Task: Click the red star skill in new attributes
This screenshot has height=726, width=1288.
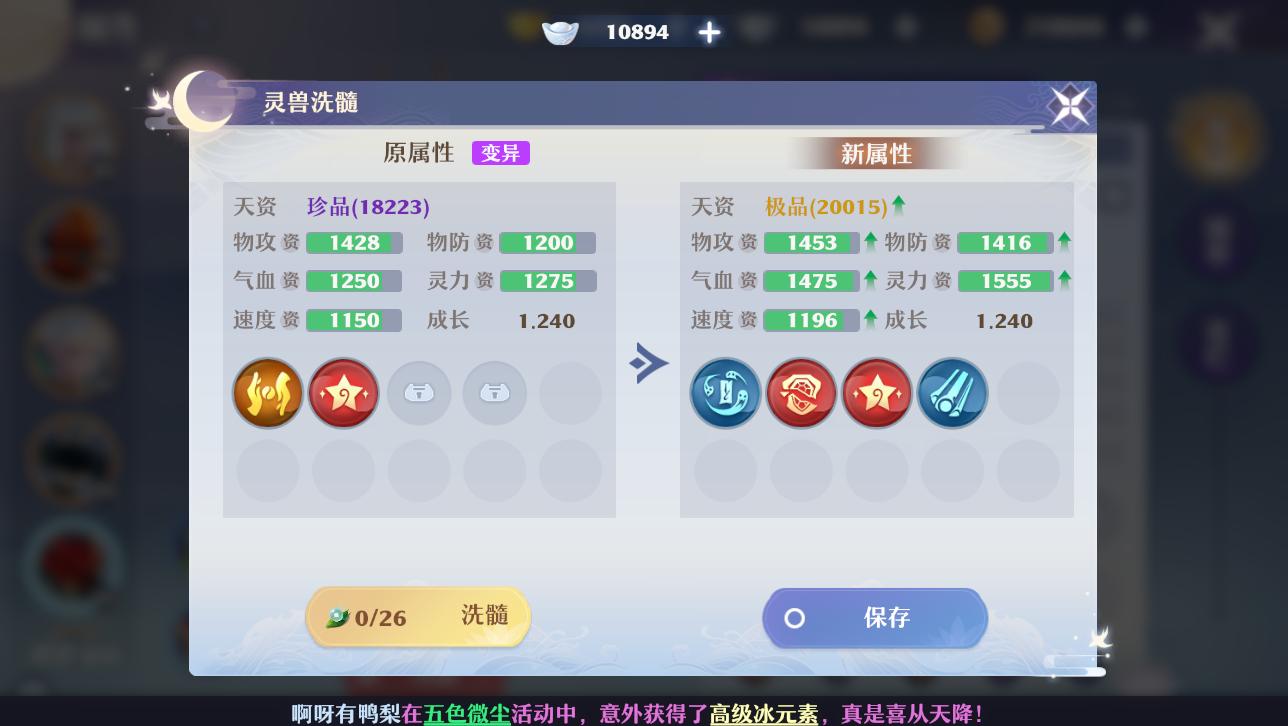Action: pos(877,393)
